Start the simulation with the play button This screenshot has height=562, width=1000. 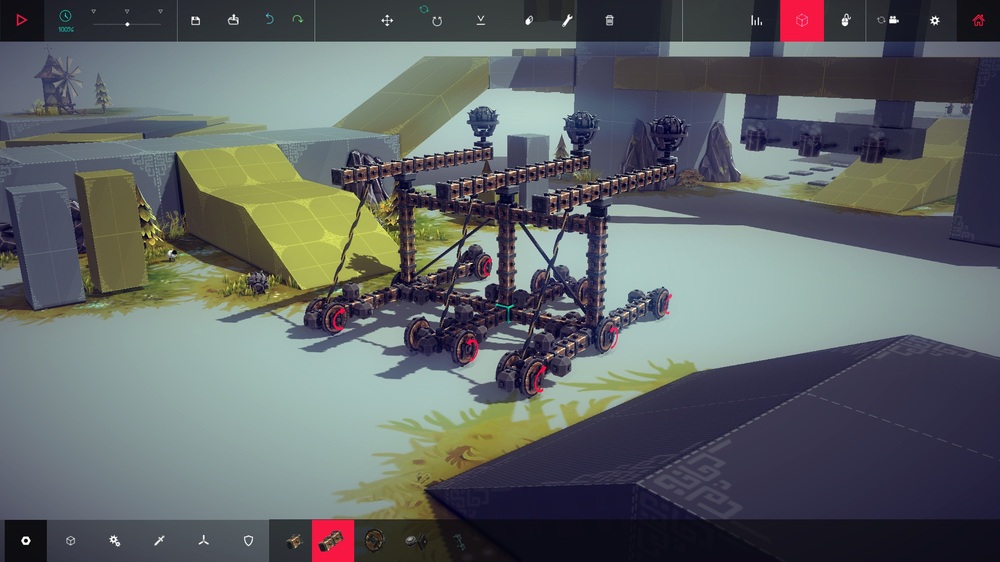(21, 20)
